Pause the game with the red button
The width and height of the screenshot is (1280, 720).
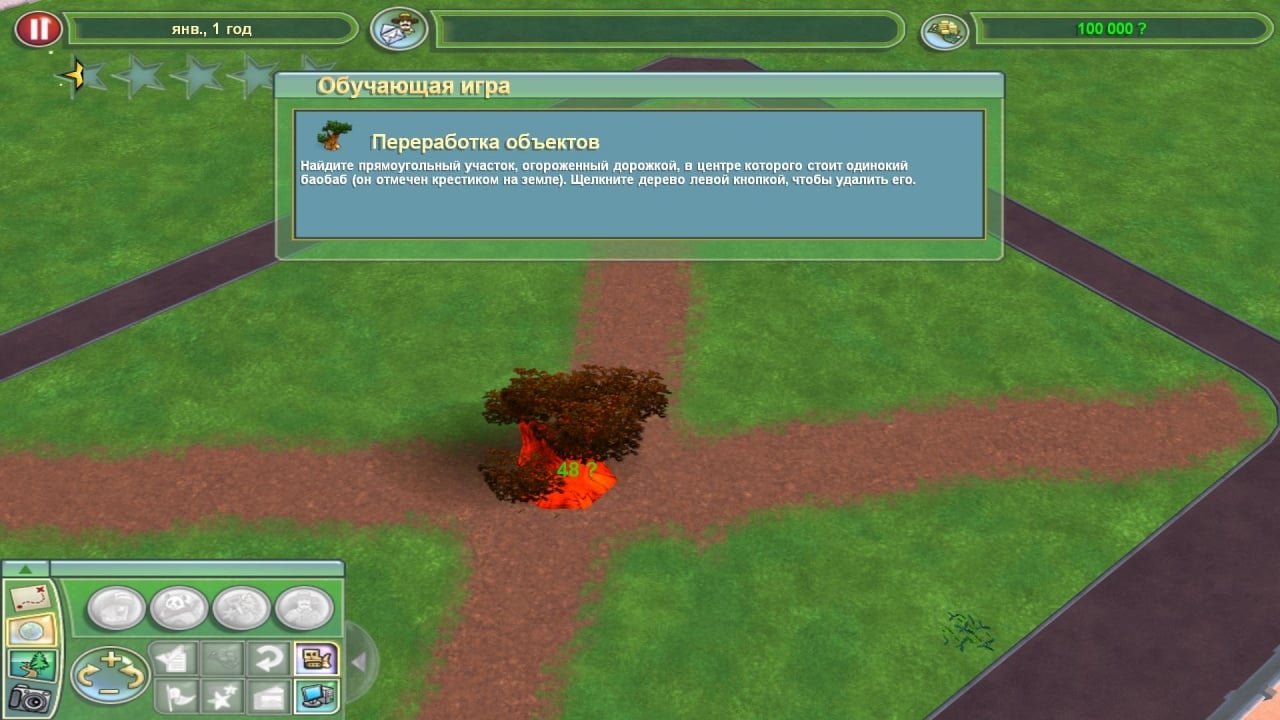coord(38,29)
